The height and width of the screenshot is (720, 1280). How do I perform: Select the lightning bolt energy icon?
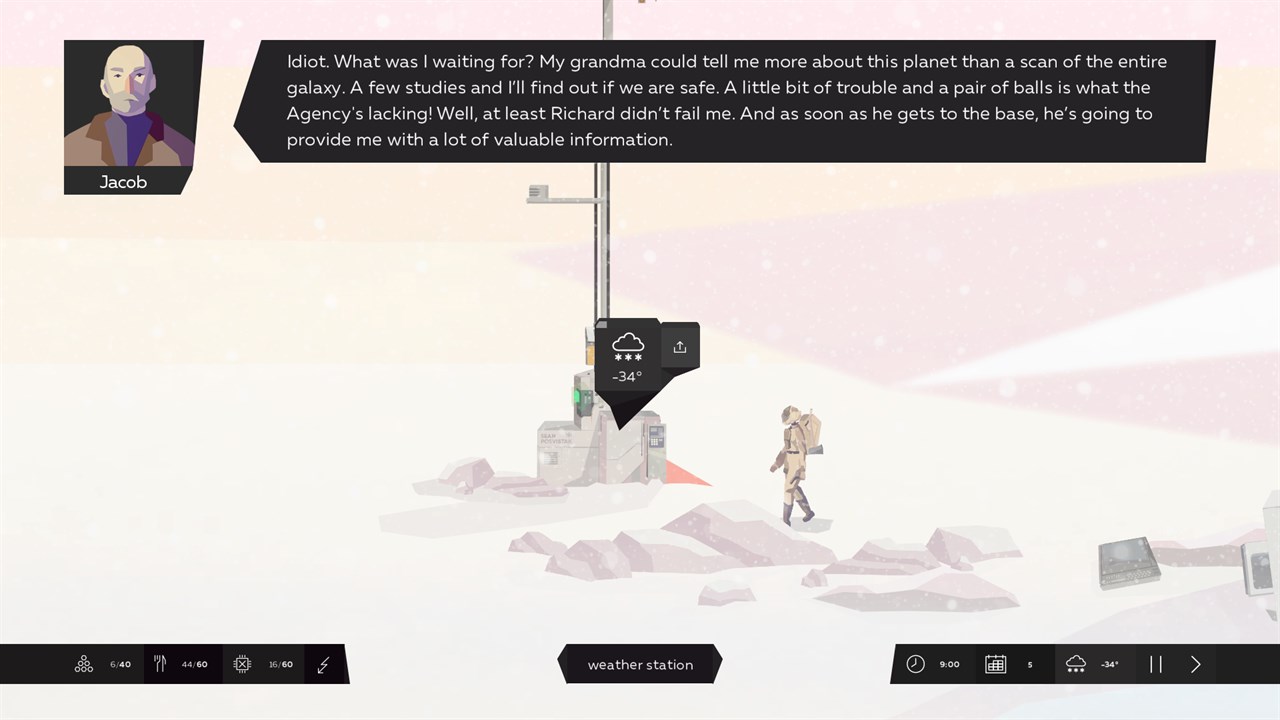coord(323,664)
